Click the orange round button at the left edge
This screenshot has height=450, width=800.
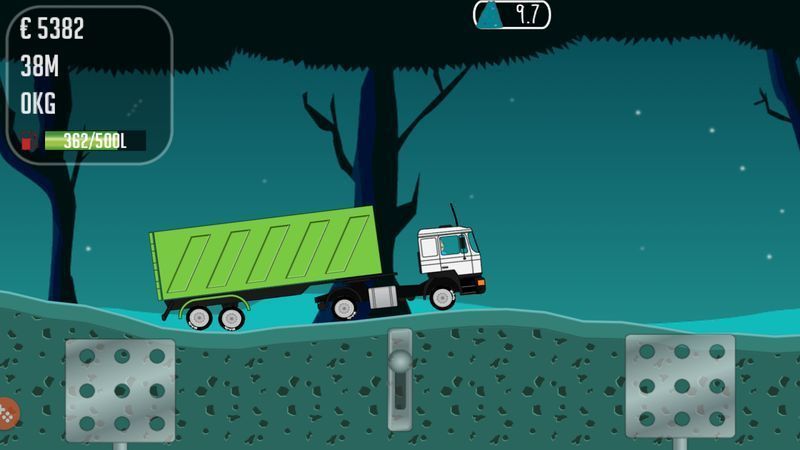coord(6,413)
